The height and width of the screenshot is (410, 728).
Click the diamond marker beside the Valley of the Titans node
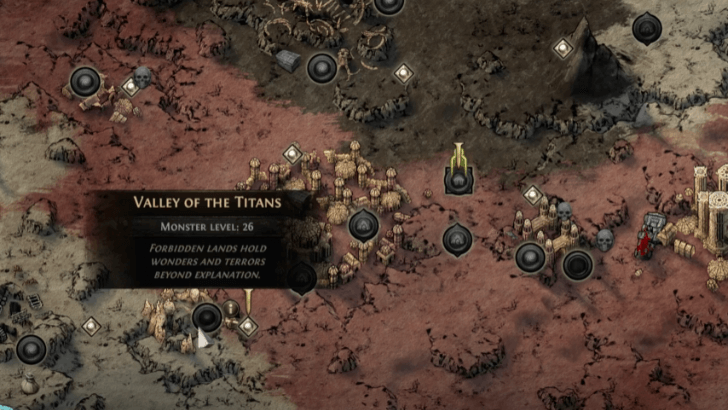[247, 326]
